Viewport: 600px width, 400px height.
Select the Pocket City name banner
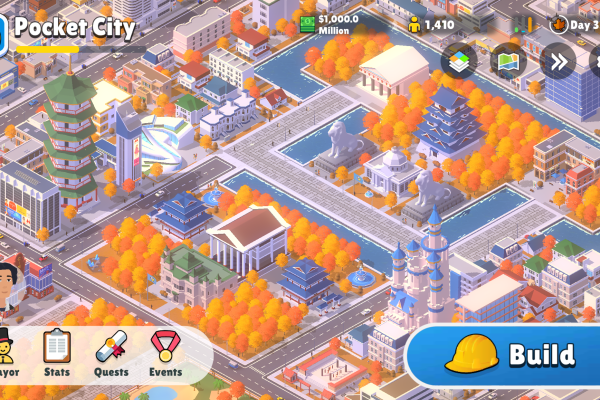tap(75, 28)
